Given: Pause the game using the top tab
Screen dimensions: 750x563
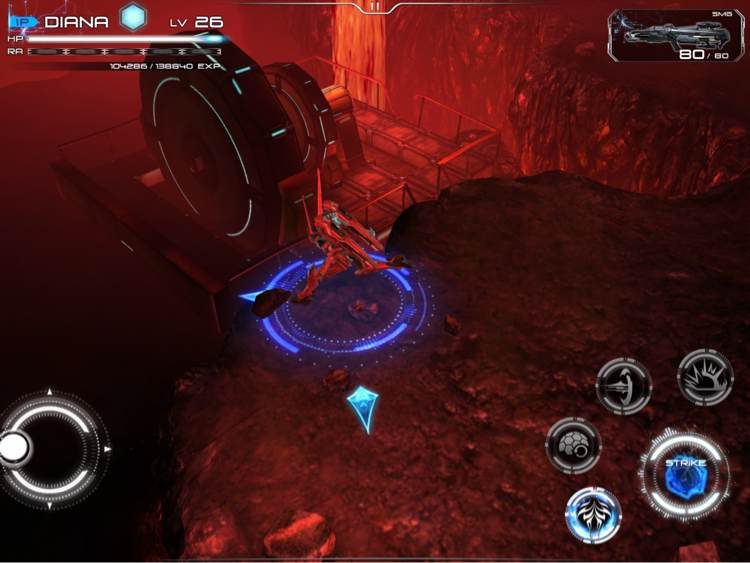Looking at the screenshot, I should pyautogui.click(x=375, y=6).
